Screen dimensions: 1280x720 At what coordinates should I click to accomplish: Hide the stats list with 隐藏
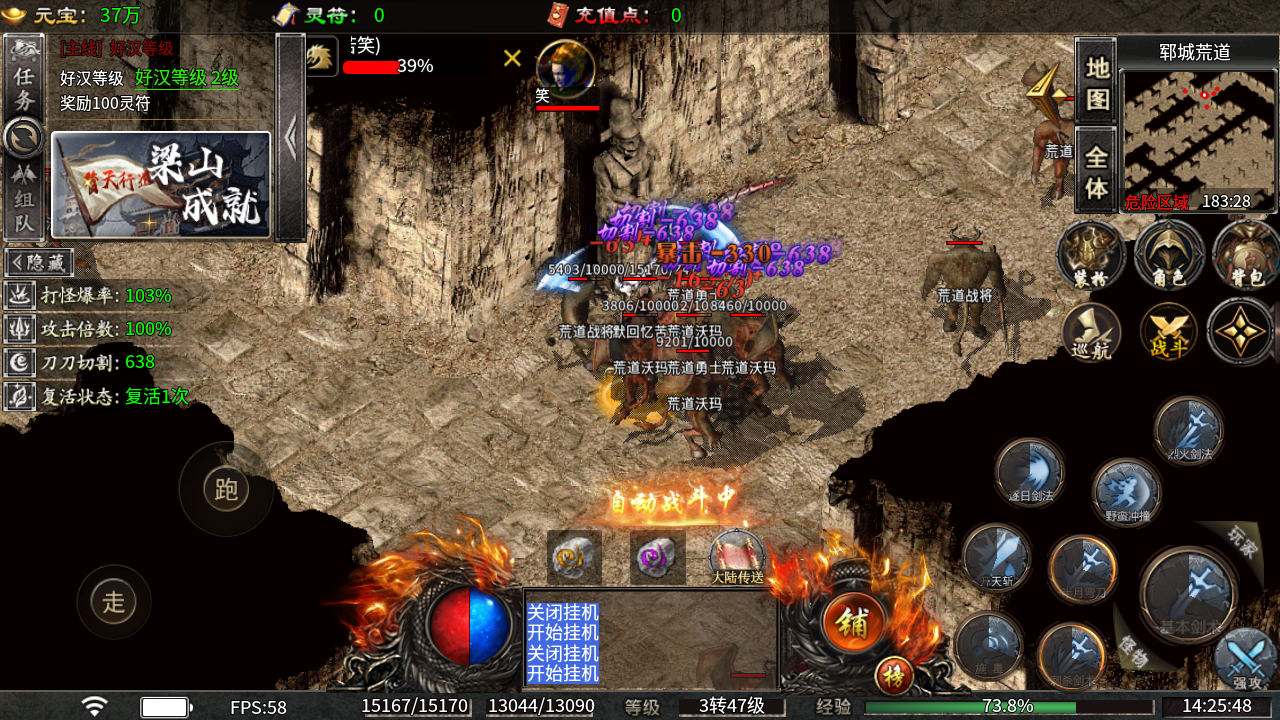[39, 263]
